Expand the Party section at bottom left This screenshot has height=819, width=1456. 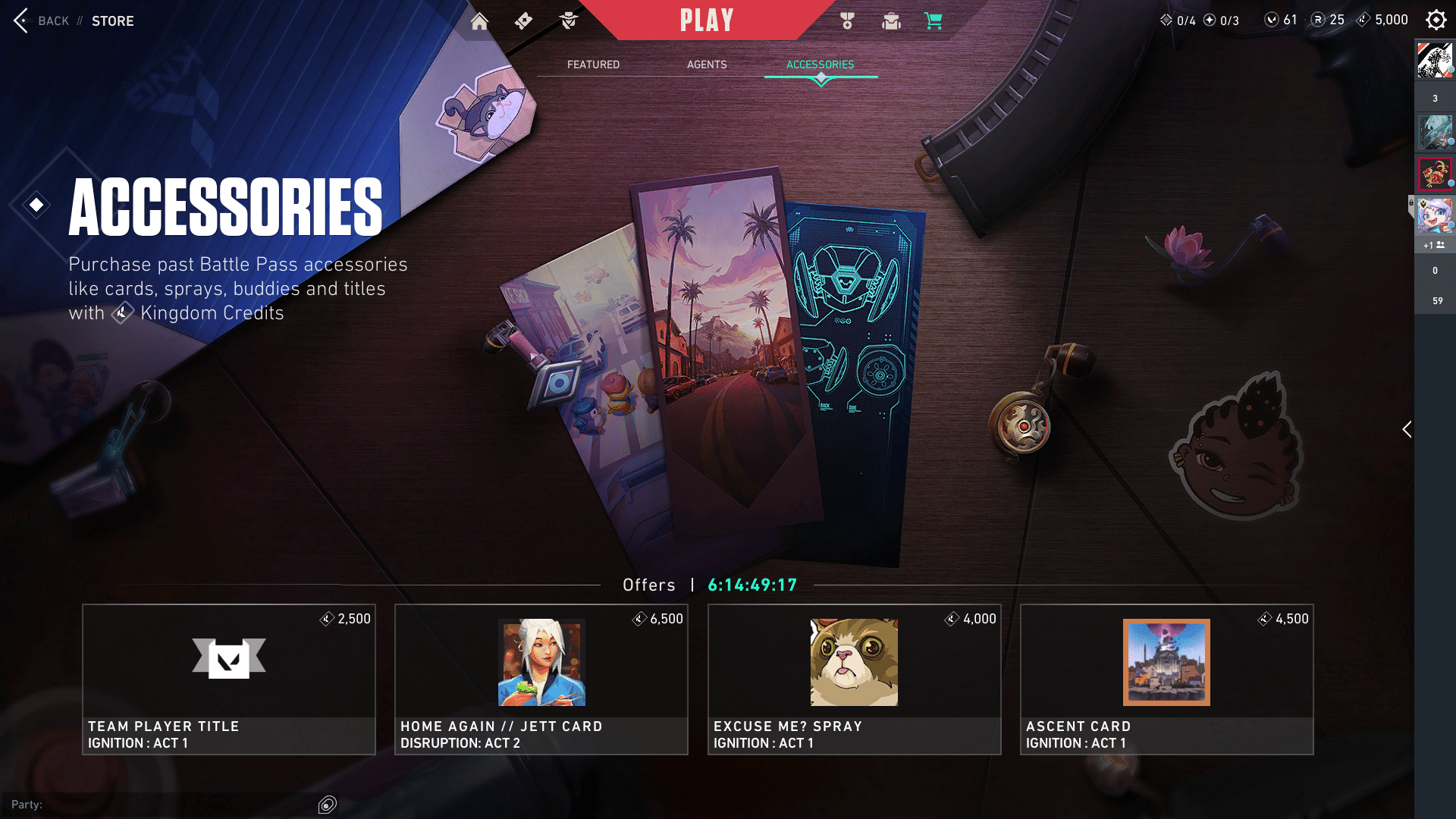pyautogui.click(x=28, y=804)
